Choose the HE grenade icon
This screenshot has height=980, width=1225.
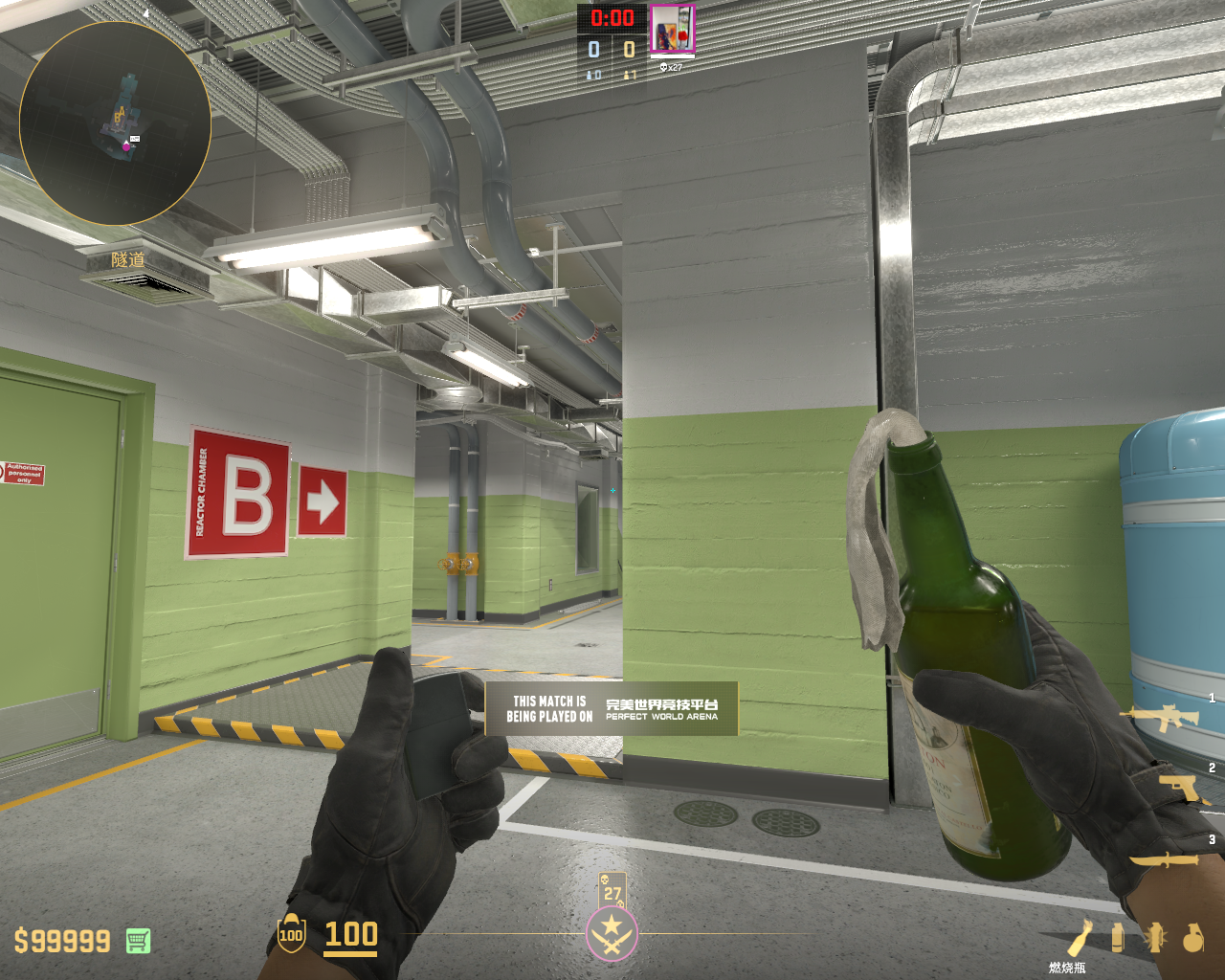(1192, 938)
